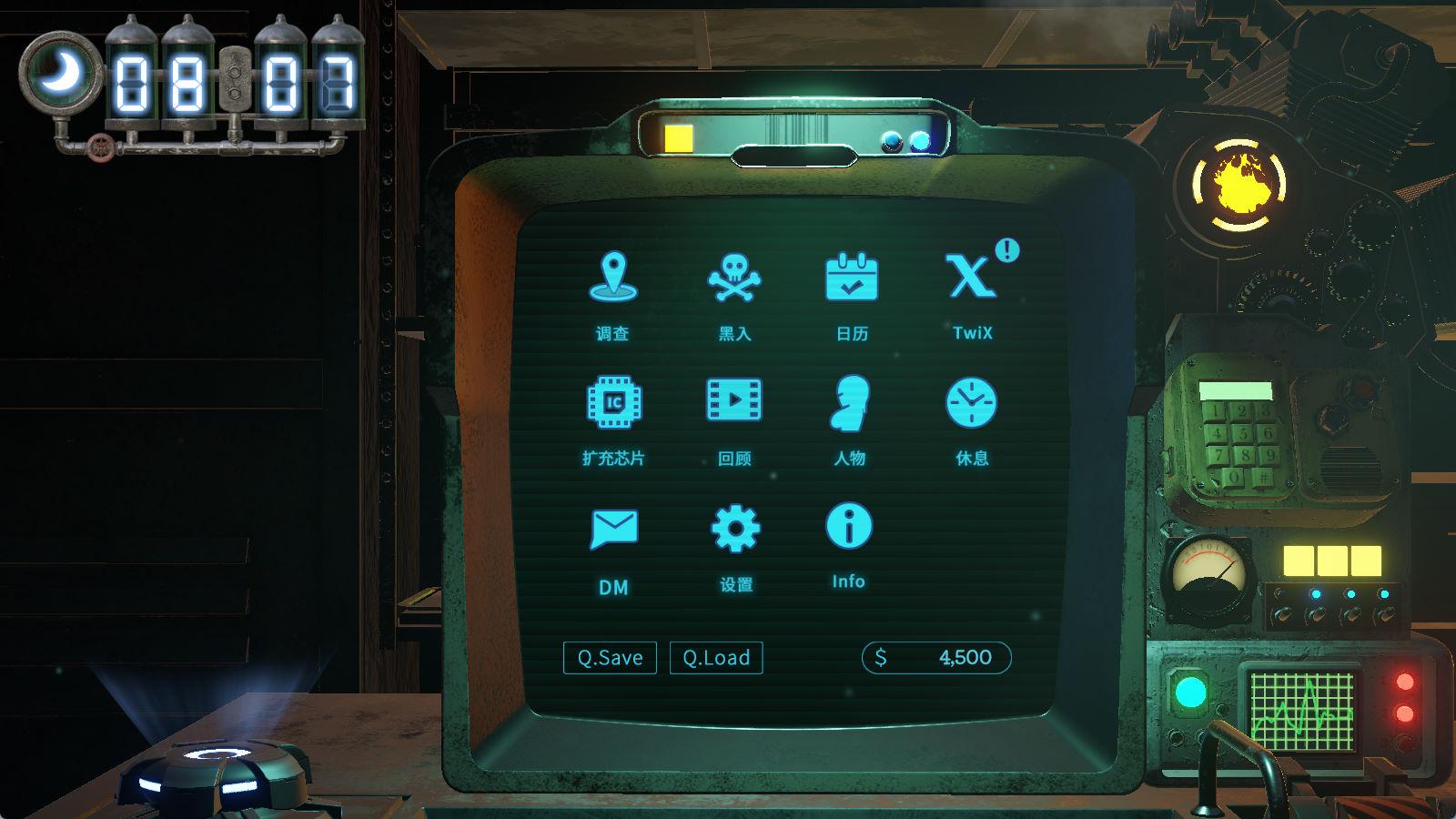Click the Q.Save button
The image size is (1456, 819).
coord(610,658)
